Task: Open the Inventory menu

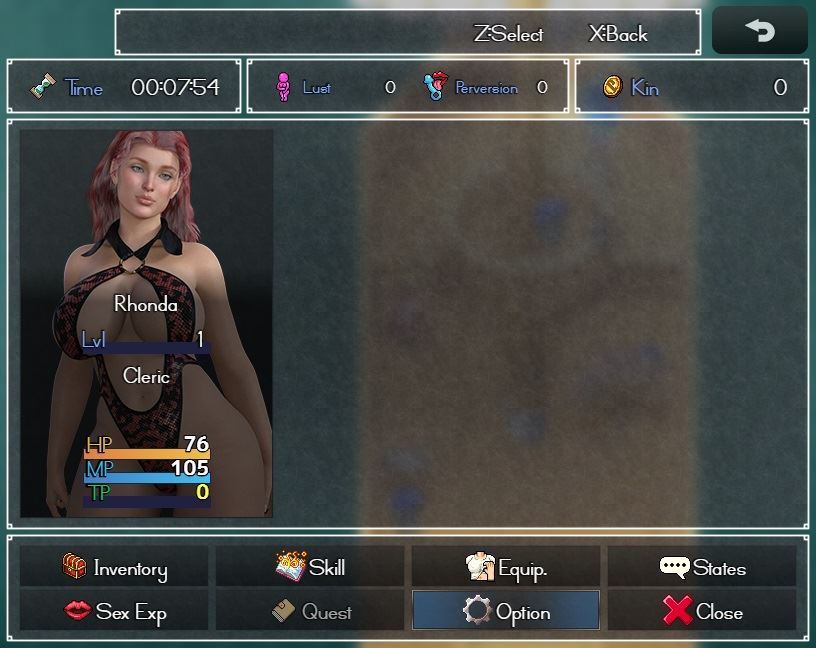Action: tap(114, 568)
